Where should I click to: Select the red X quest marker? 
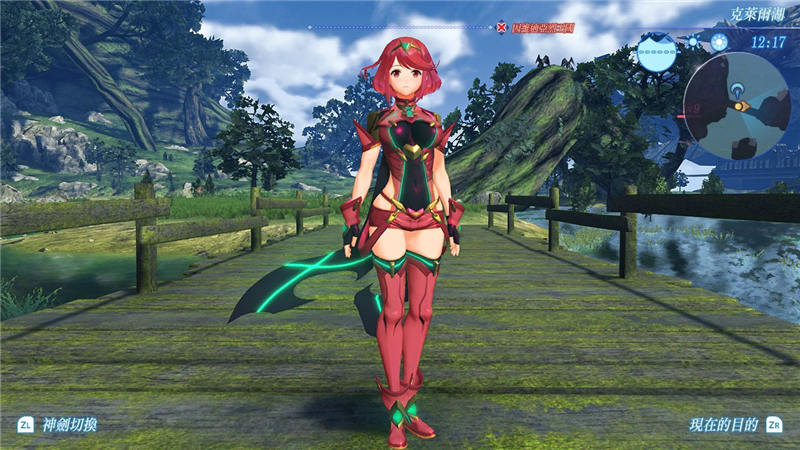[x=501, y=27]
